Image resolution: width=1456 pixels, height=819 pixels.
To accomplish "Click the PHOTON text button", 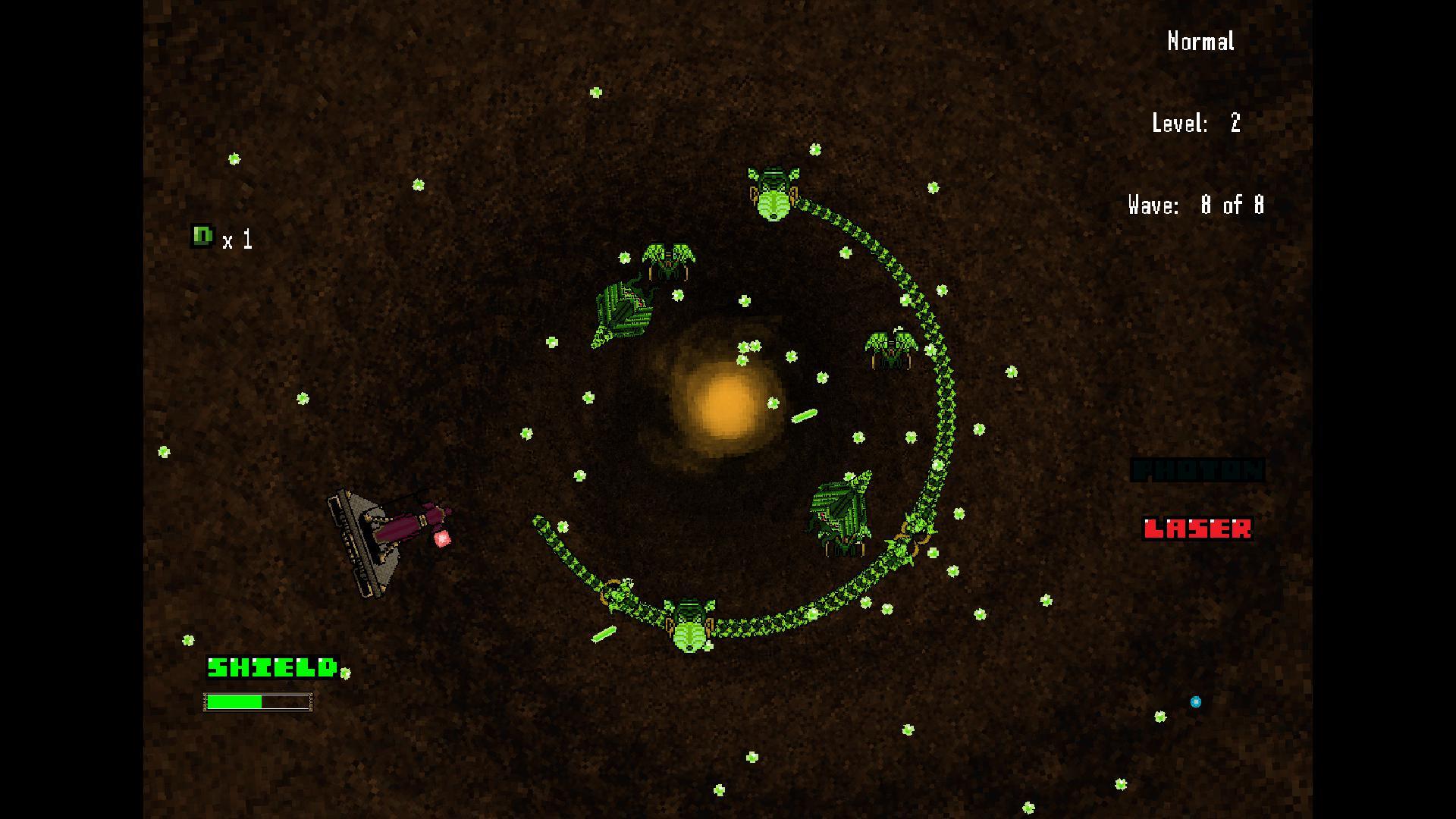I will pos(1198,470).
